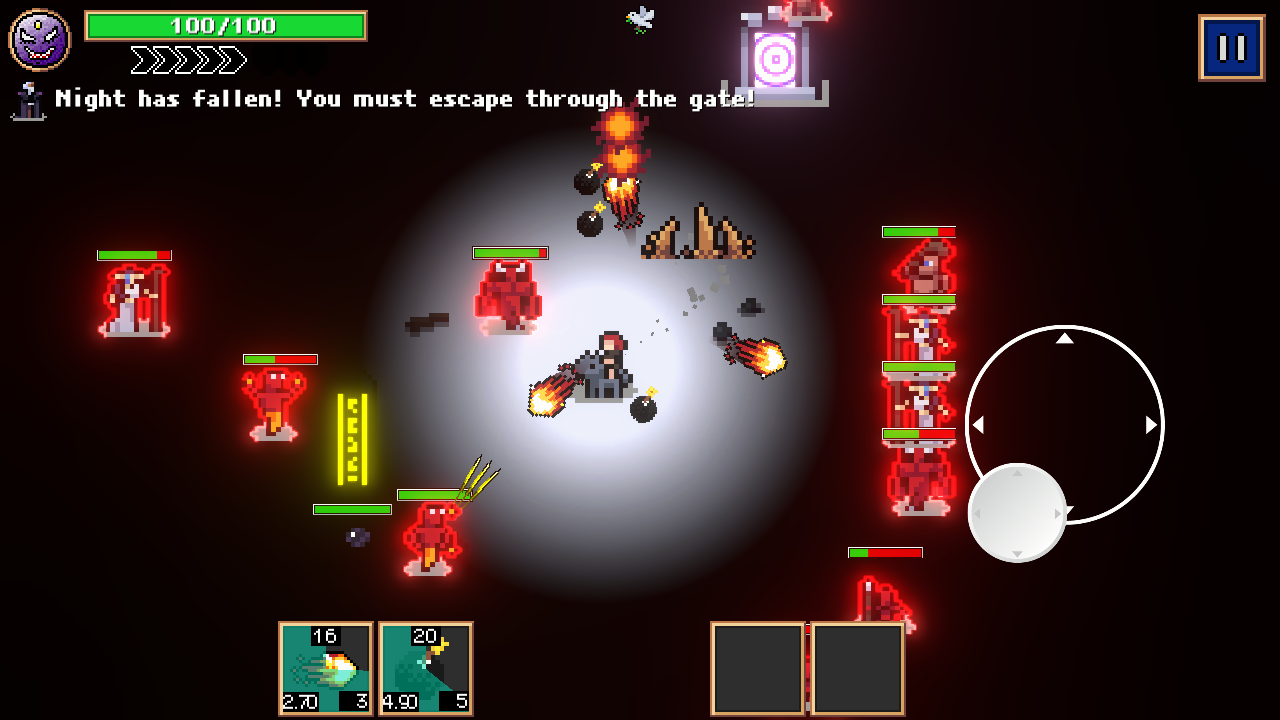Tap the joystick right directional arrow
Screen dimensions: 1280x720
(1149, 424)
